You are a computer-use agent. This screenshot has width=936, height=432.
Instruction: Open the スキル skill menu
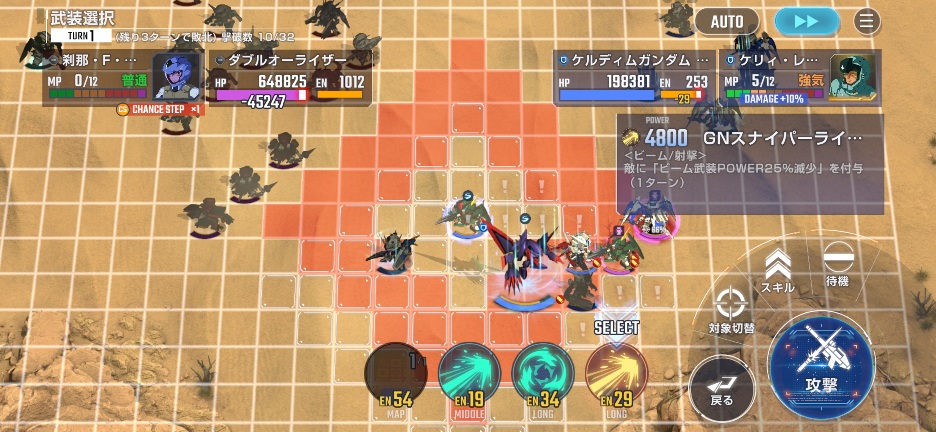[778, 269]
